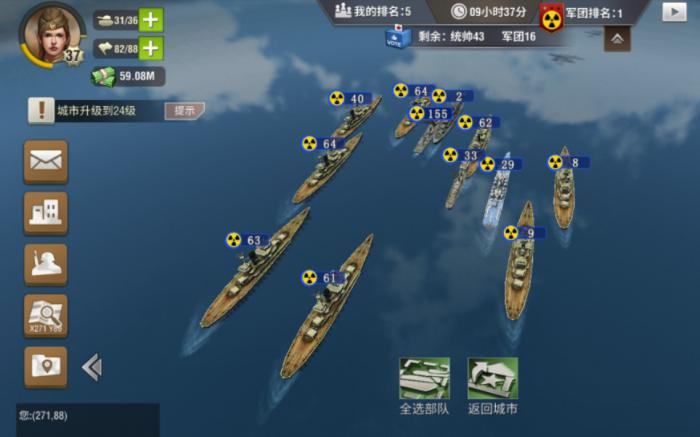Collapse the top ranking panel
The width and height of the screenshot is (700, 437).
tap(617, 39)
